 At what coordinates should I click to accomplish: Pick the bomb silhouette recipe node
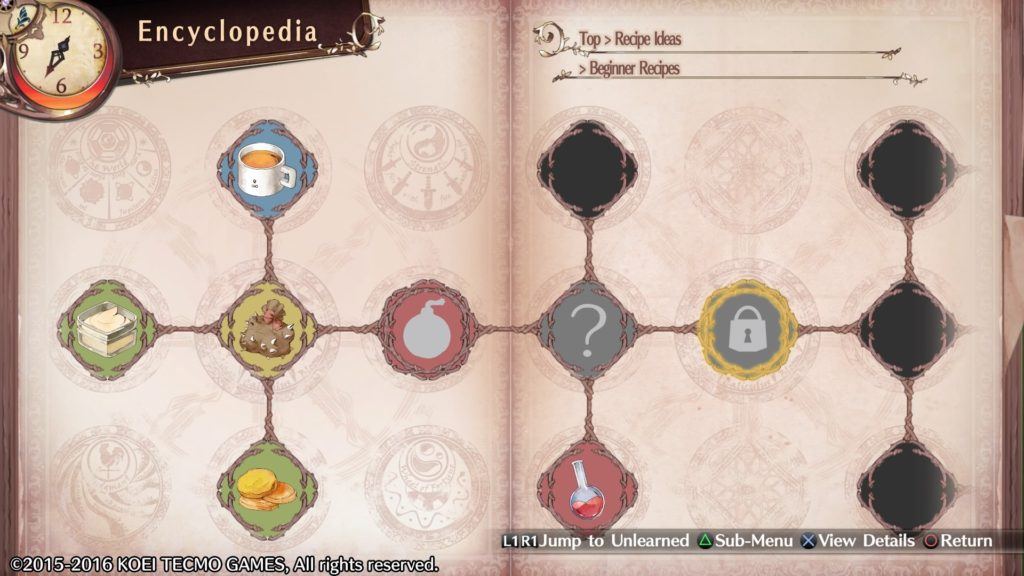[x=428, y=329]
